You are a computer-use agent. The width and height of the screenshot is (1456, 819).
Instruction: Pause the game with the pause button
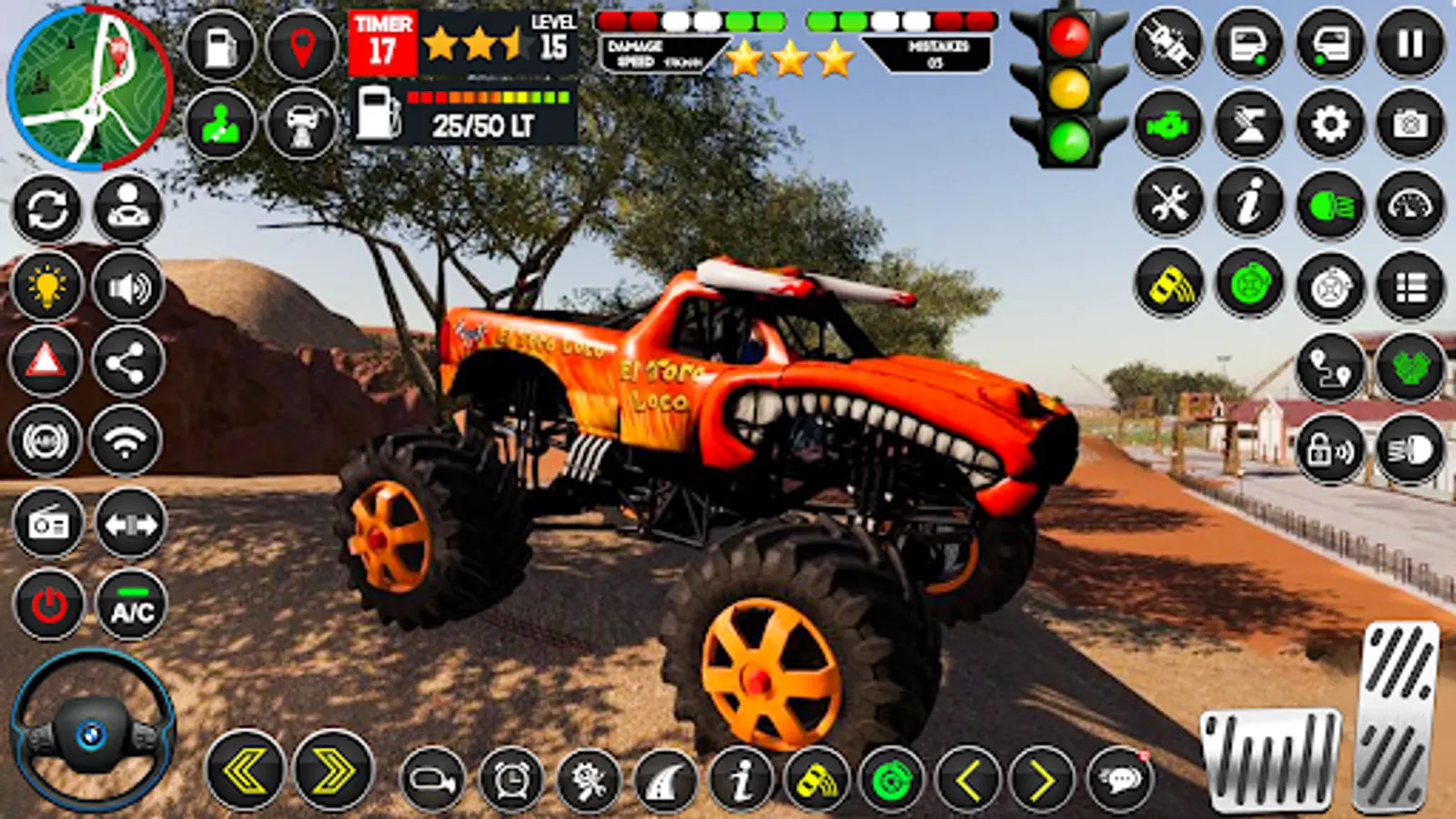click(x=1410, y=40)
